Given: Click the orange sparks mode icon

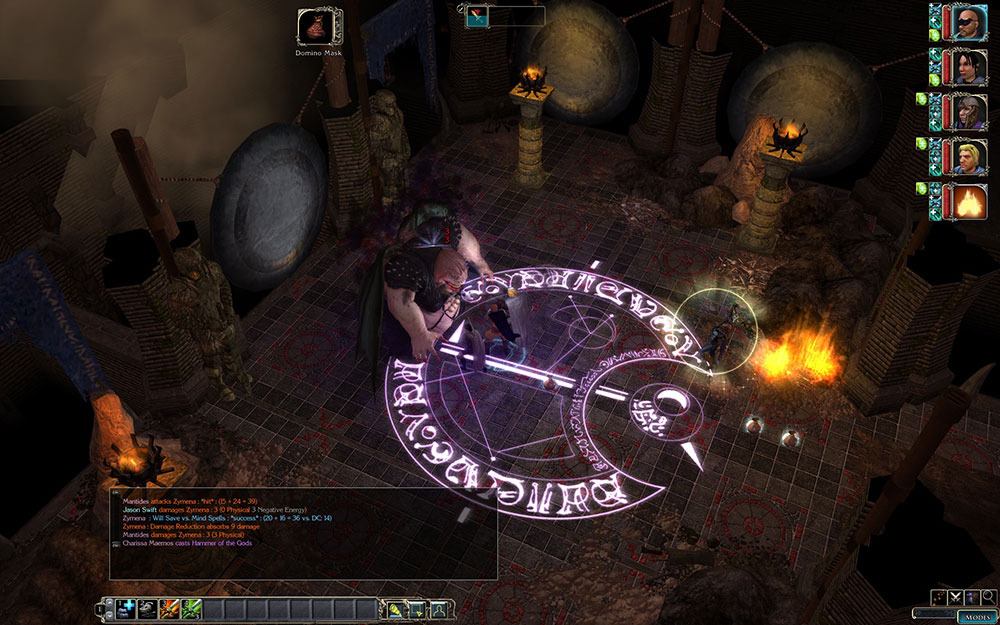Looking at the screenshot, I should coord(940,597).
